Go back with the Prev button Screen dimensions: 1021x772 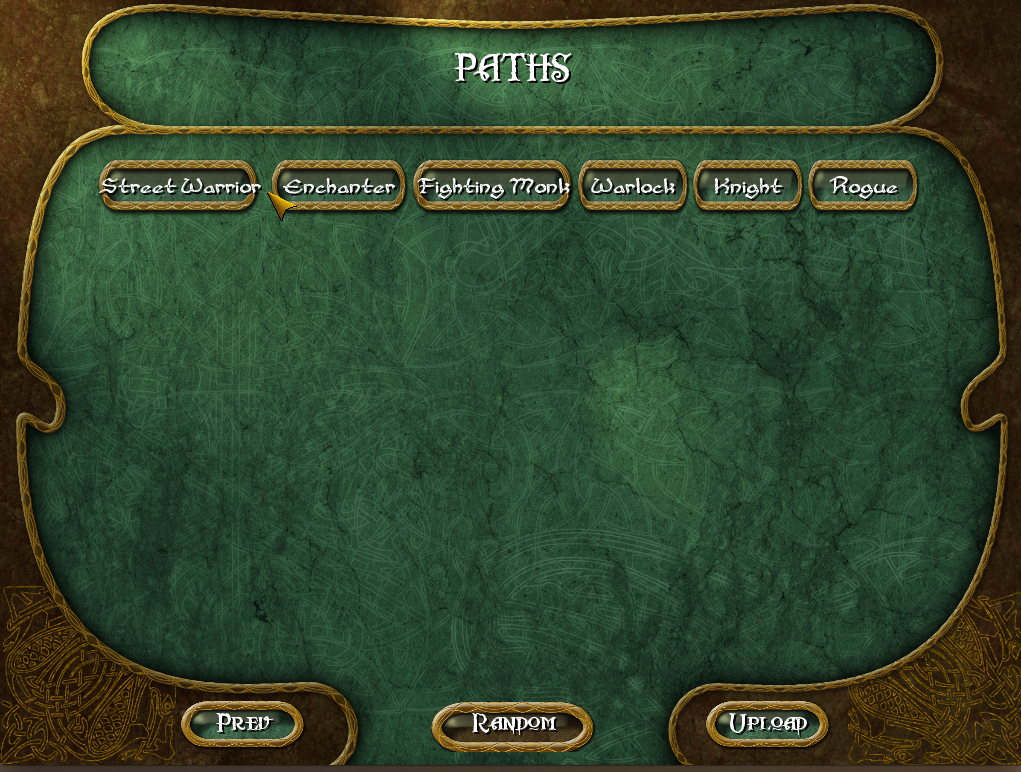[x=243, y=723]
